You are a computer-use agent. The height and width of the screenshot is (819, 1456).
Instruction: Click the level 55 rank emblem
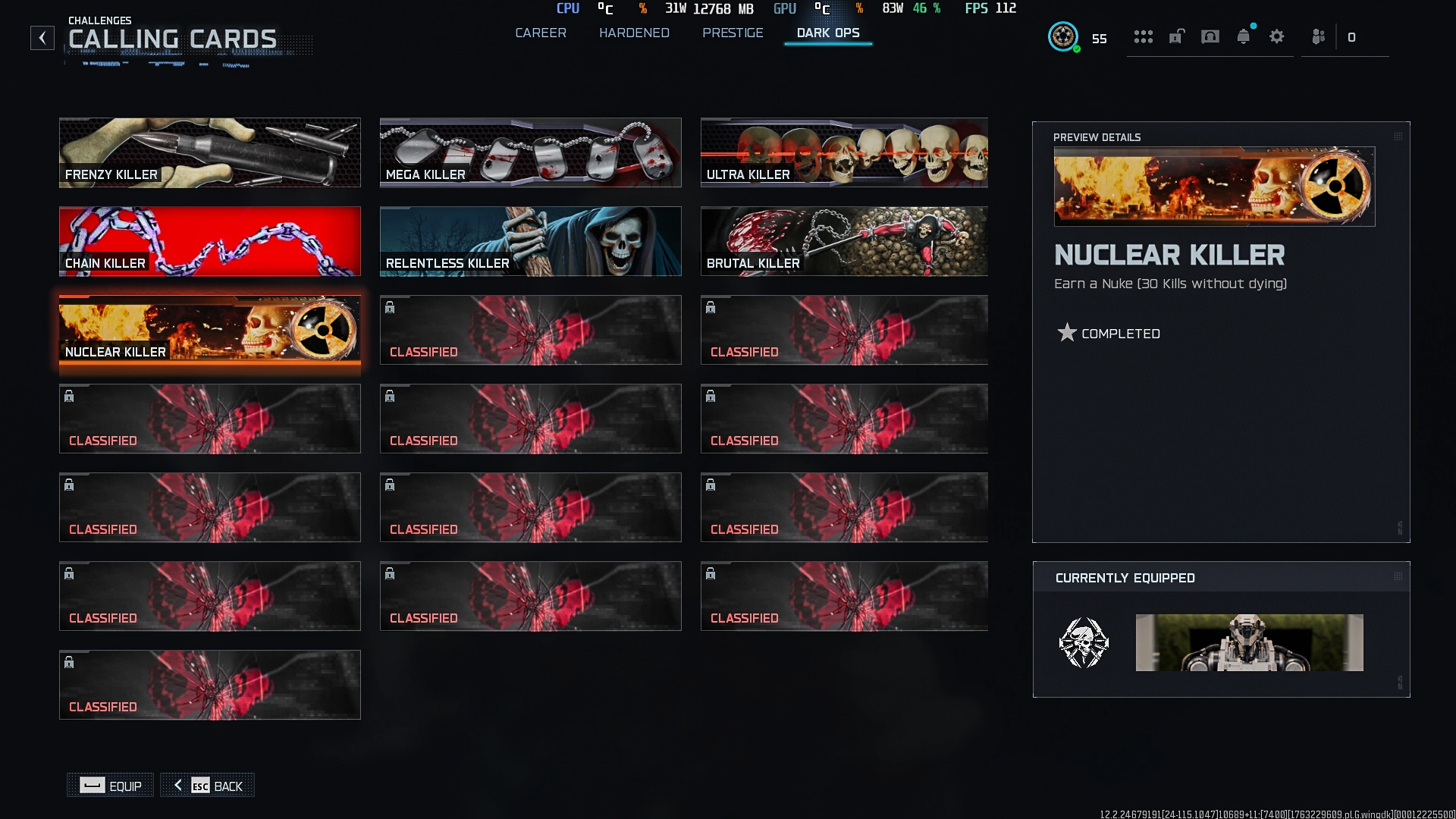[x=1064, y=36]
